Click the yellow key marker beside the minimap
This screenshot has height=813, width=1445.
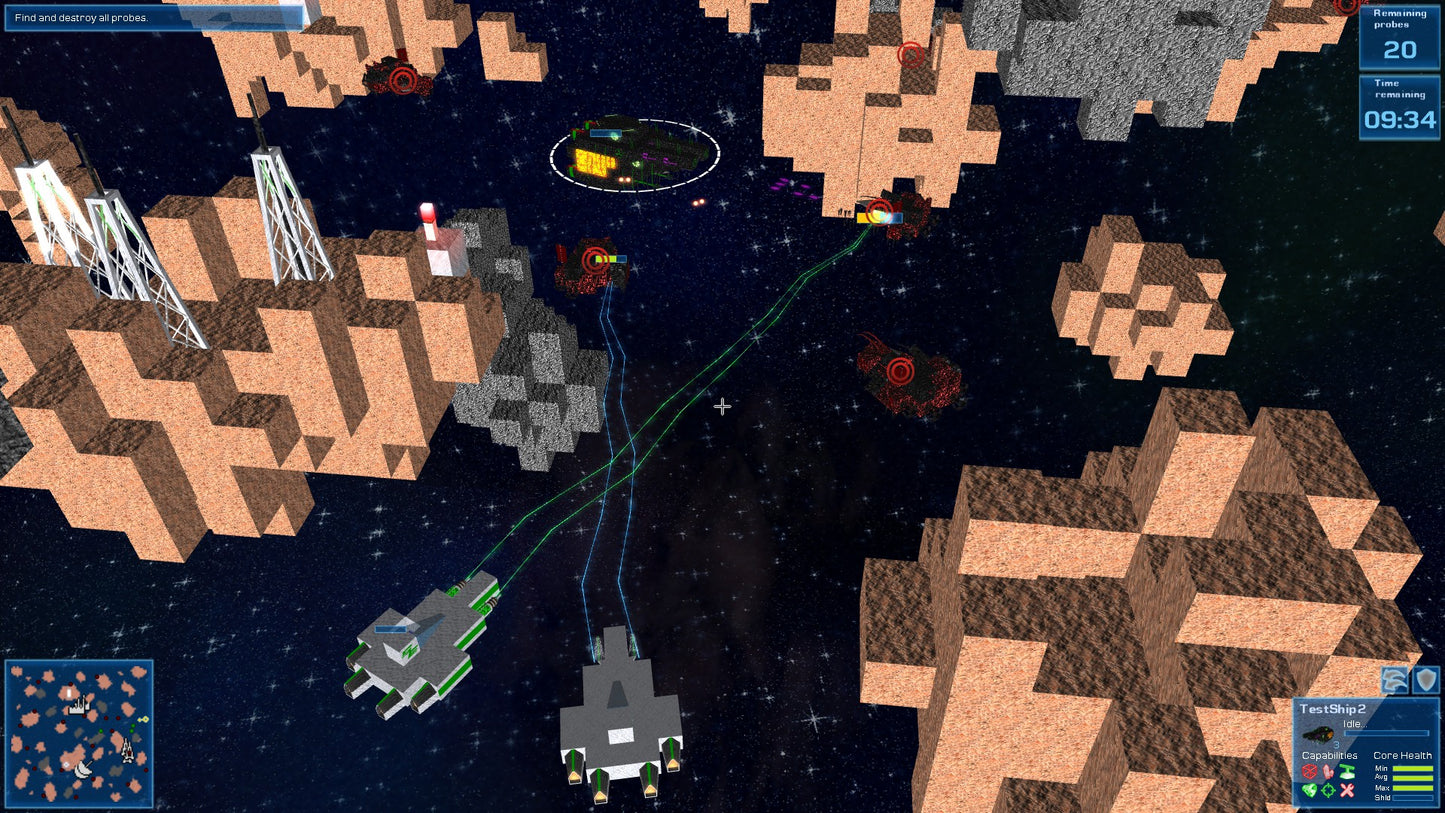[144, 719]
